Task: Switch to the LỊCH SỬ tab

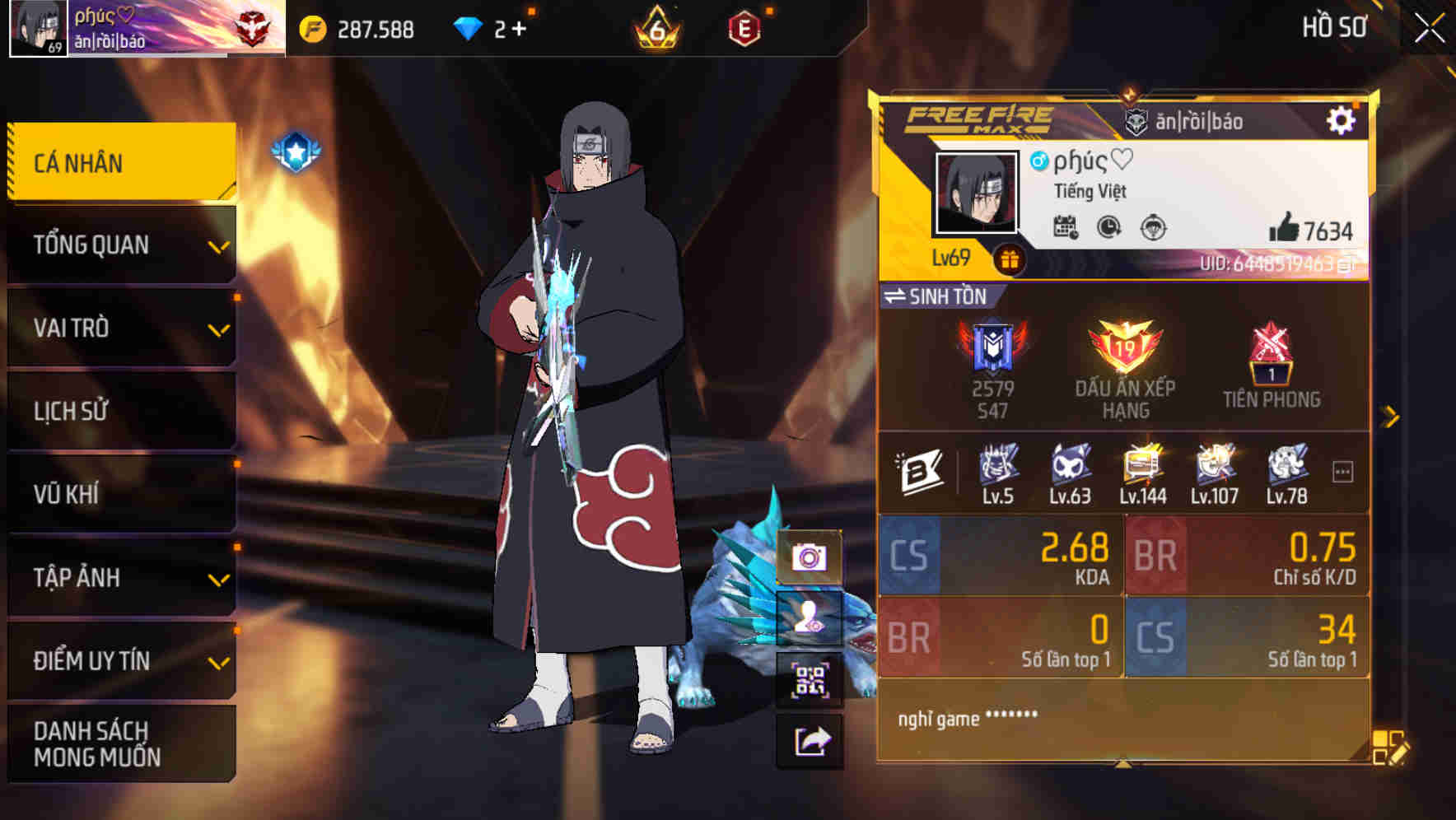Action: (120, 412)
